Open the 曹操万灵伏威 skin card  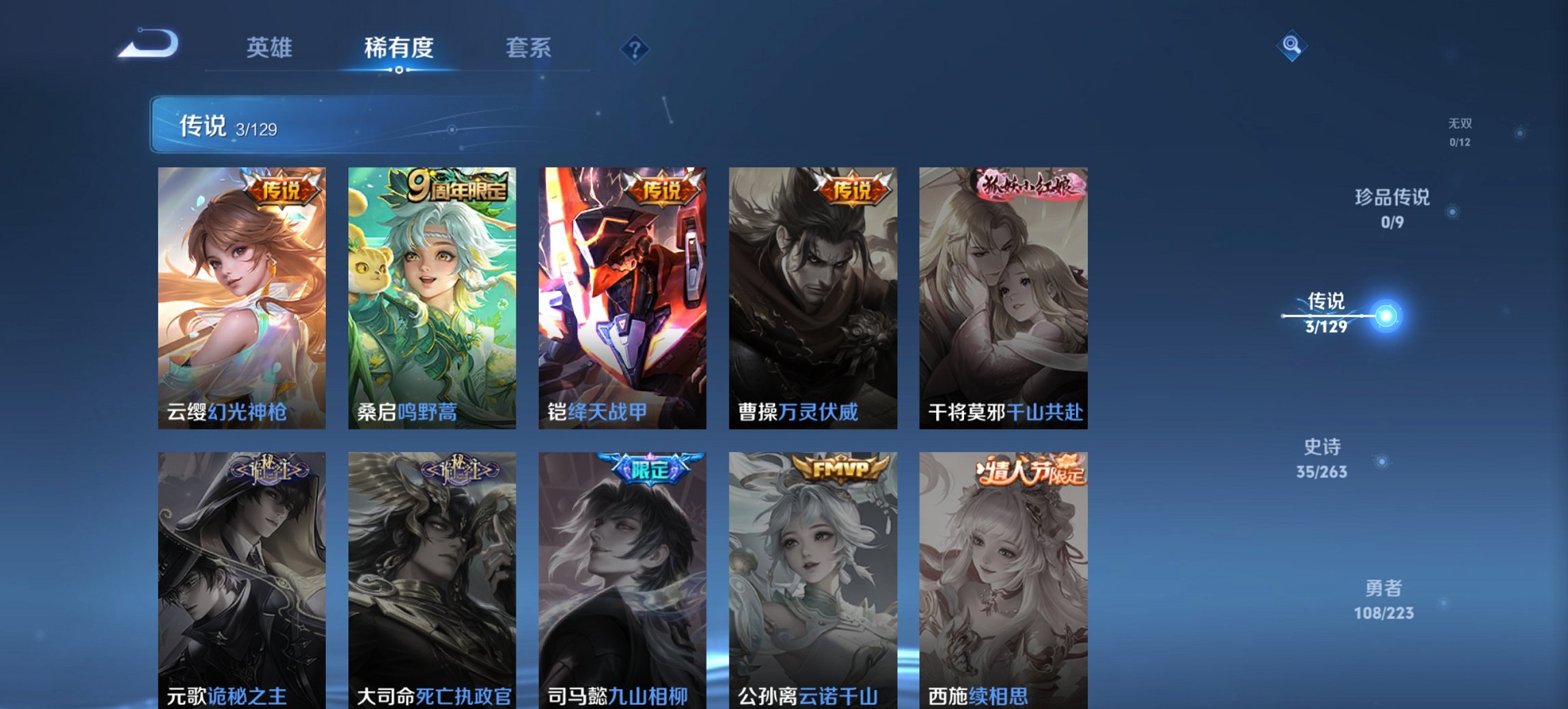click(x=813, y=294)
